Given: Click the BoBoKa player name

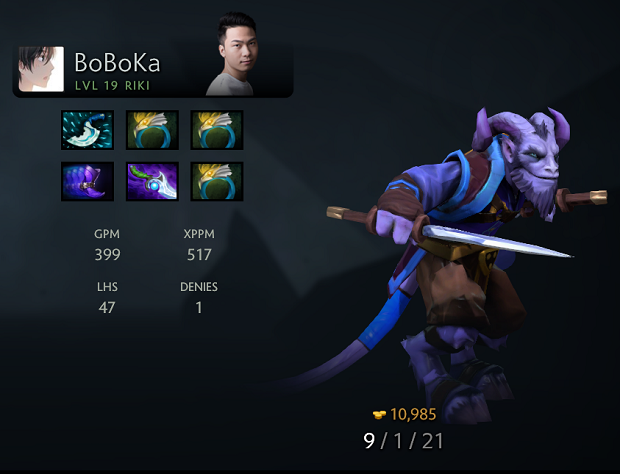Looking at the screenshot, I should 117,63.
